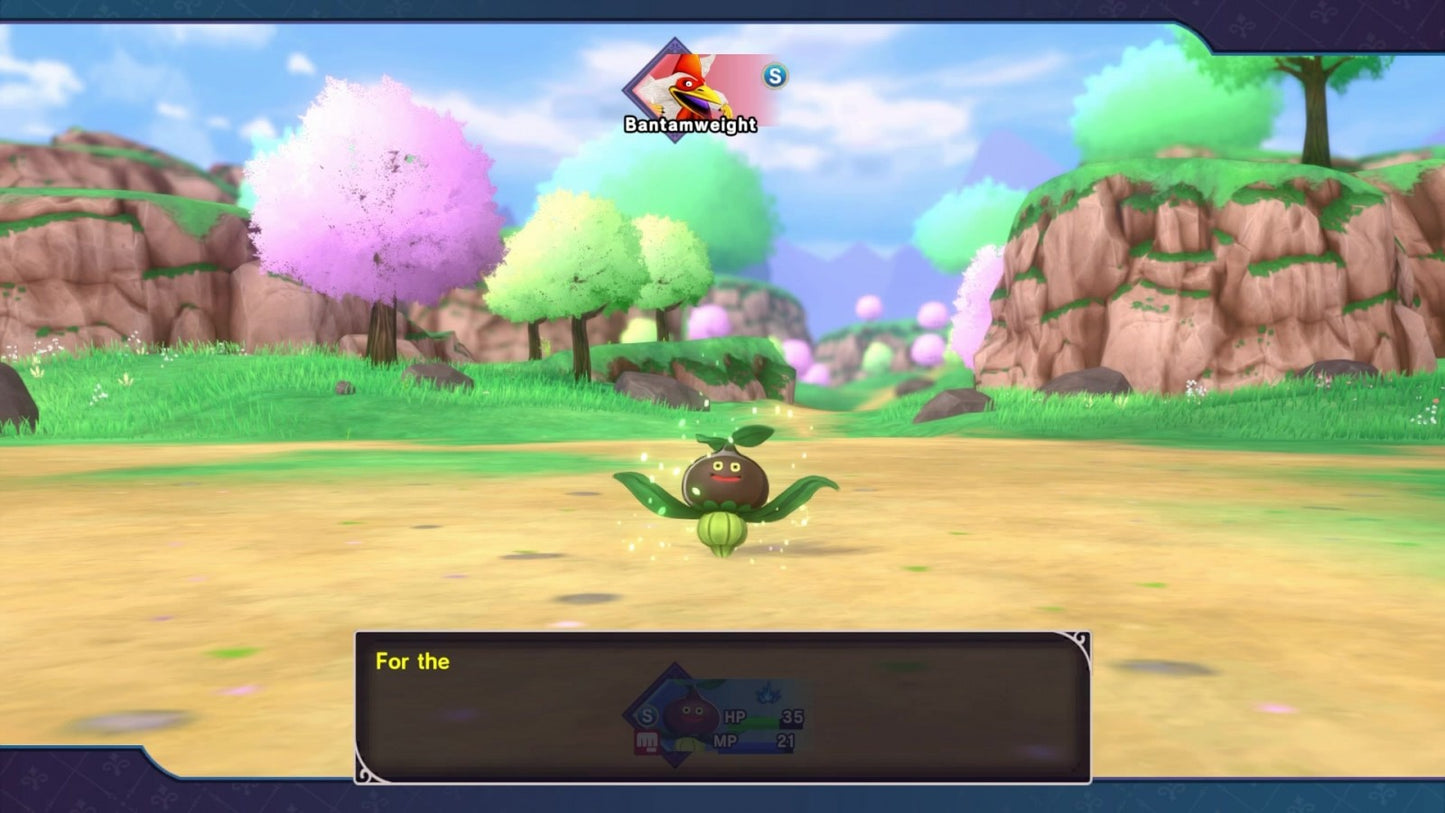This screenshot has height=813, width=1445.
Task: Click the HP value showing 35
Action: click(791, 718)
